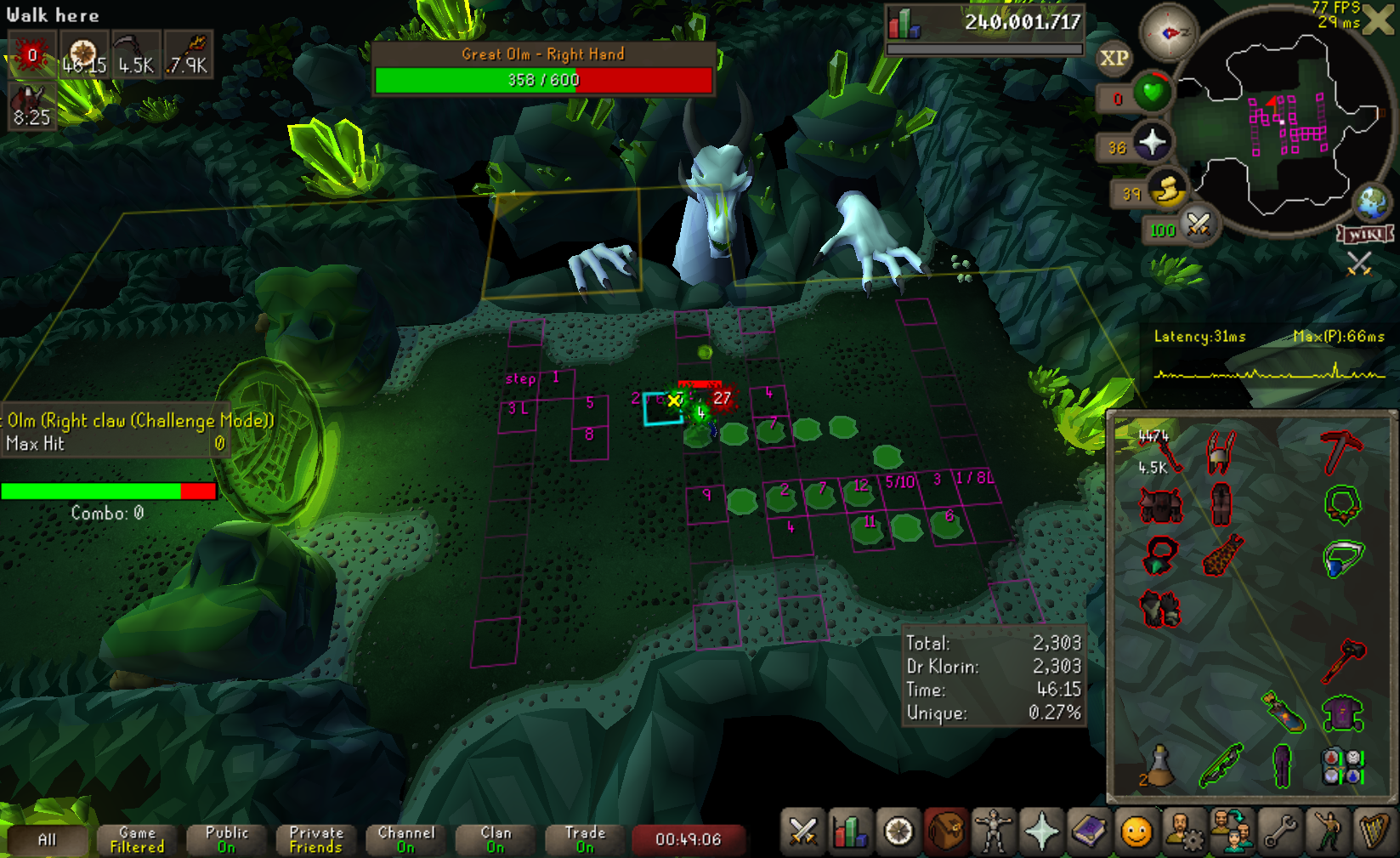This screenshot has height=858, width=1400.
Task: Open the Clan chat filter tab
Action: point(496,840)
